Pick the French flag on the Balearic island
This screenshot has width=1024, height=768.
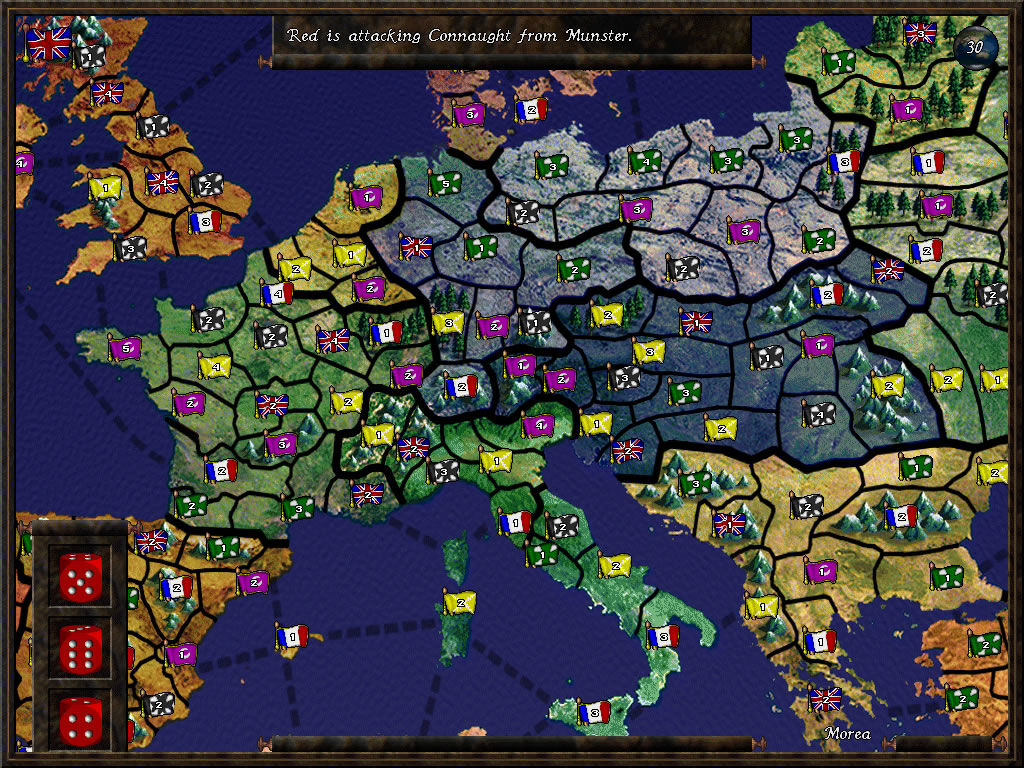(293, 635)
